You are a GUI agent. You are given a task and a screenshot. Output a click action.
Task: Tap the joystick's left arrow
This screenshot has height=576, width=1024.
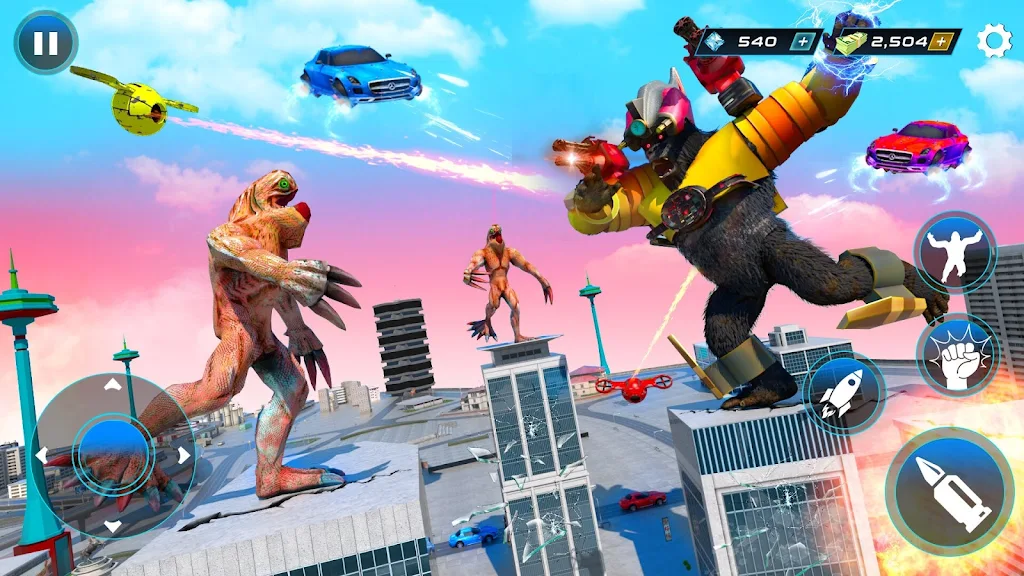42,455
